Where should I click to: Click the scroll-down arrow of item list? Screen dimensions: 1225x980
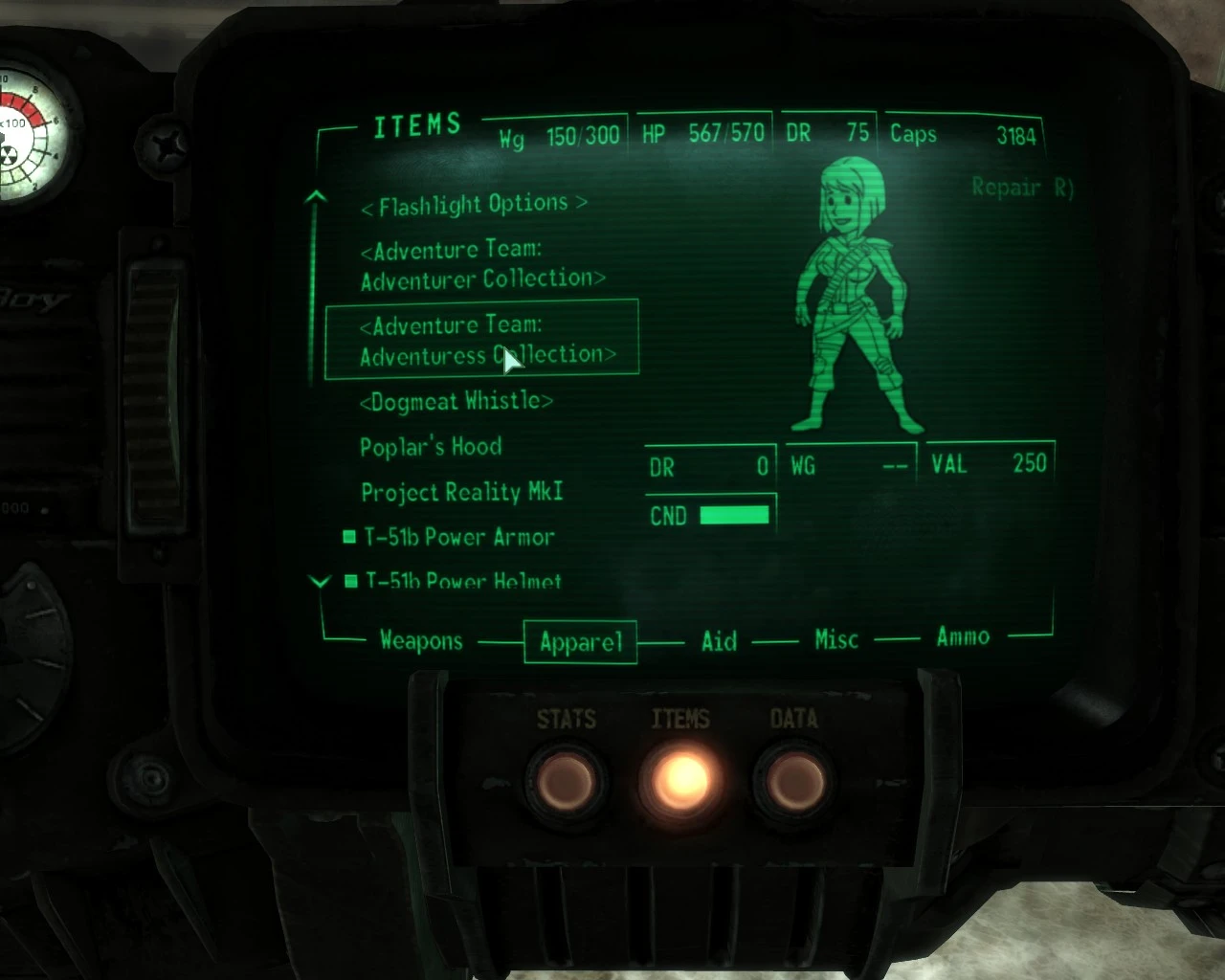(x=320, y=581)
